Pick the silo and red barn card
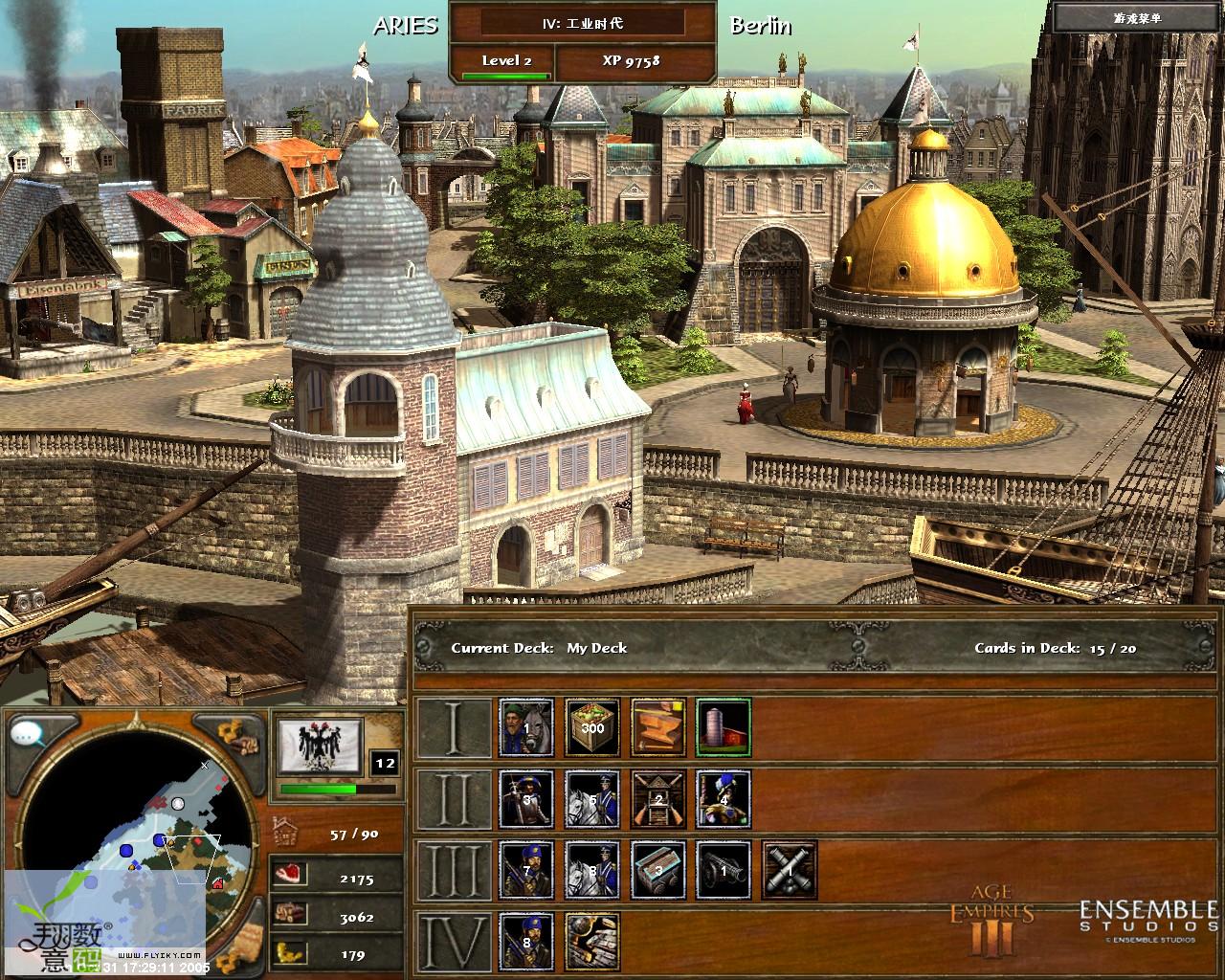This screenshot has width=1225, height=980. [x=723, y=726]
